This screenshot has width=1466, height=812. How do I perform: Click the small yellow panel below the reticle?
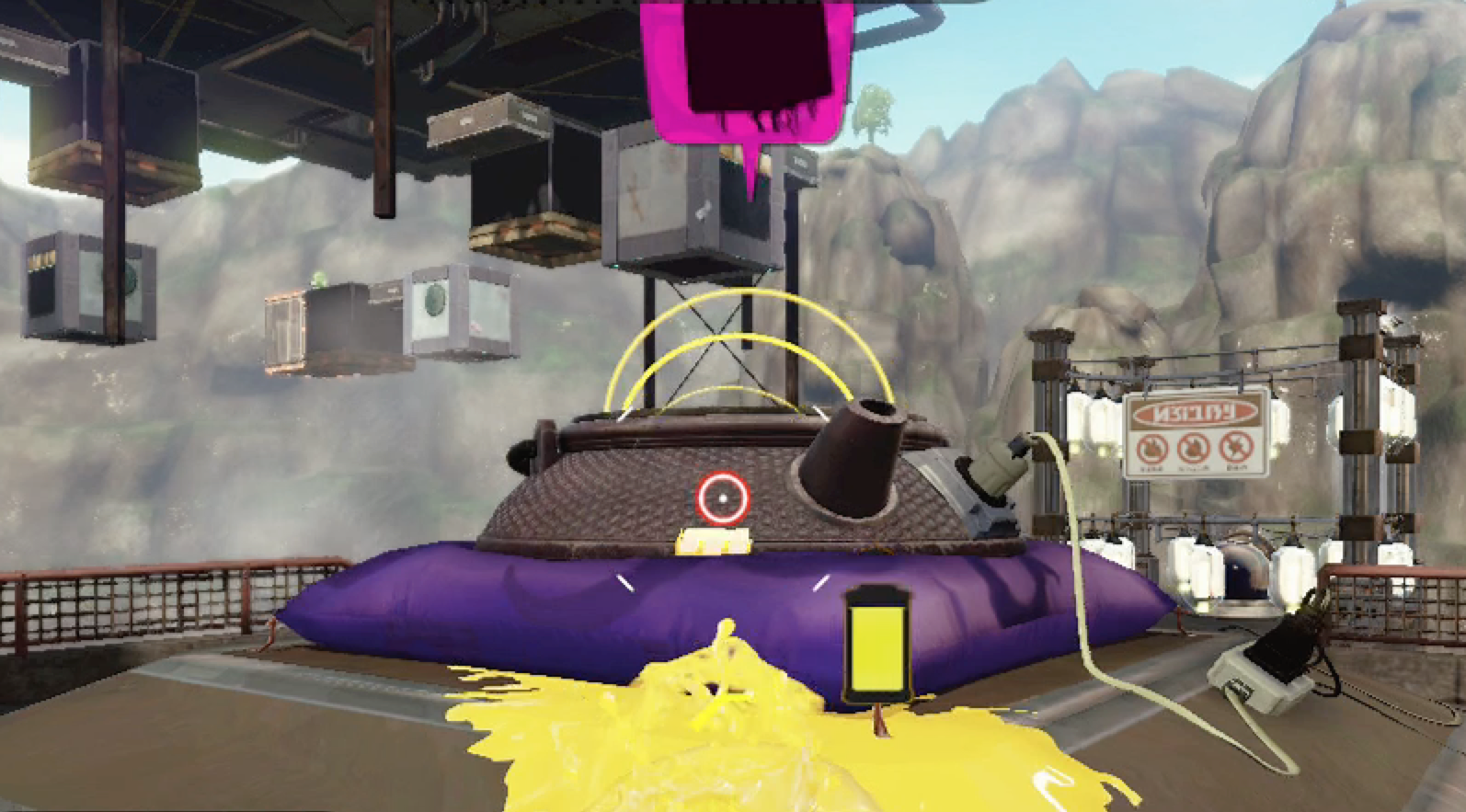click(x=713, y=543)
